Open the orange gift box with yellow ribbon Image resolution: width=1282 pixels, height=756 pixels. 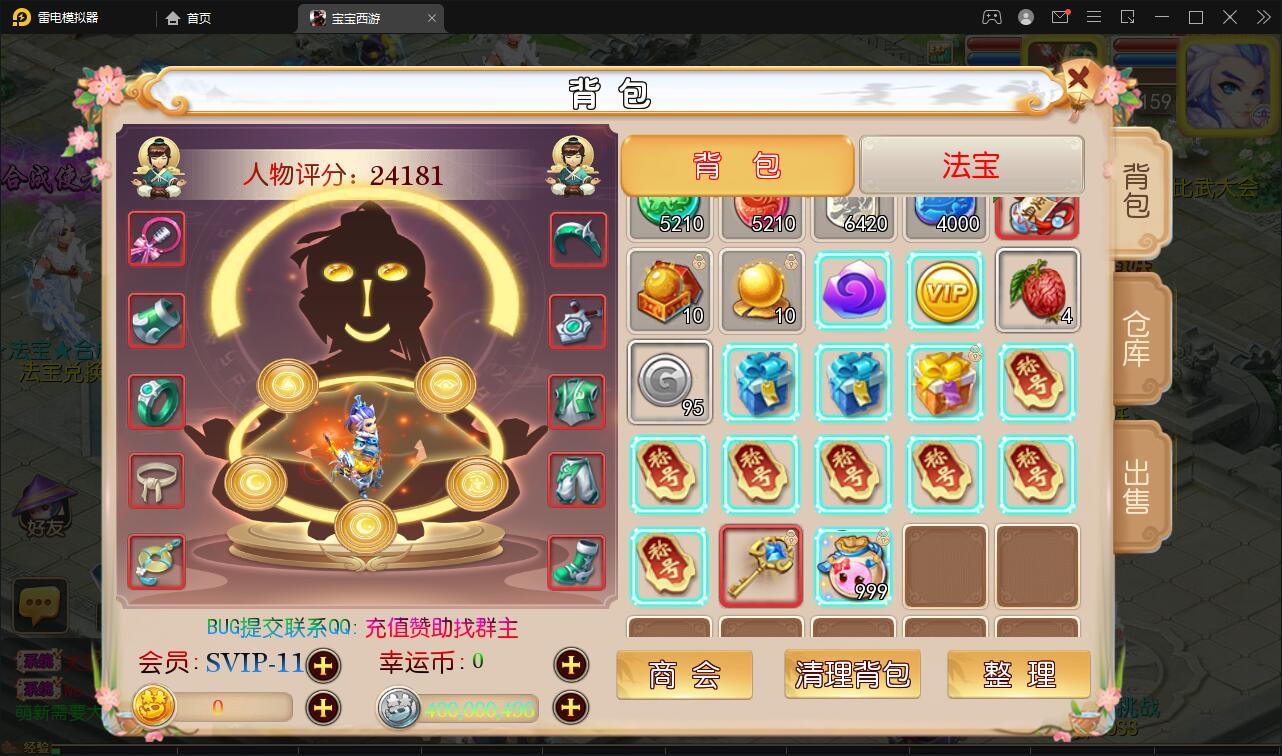pos(945,383)
